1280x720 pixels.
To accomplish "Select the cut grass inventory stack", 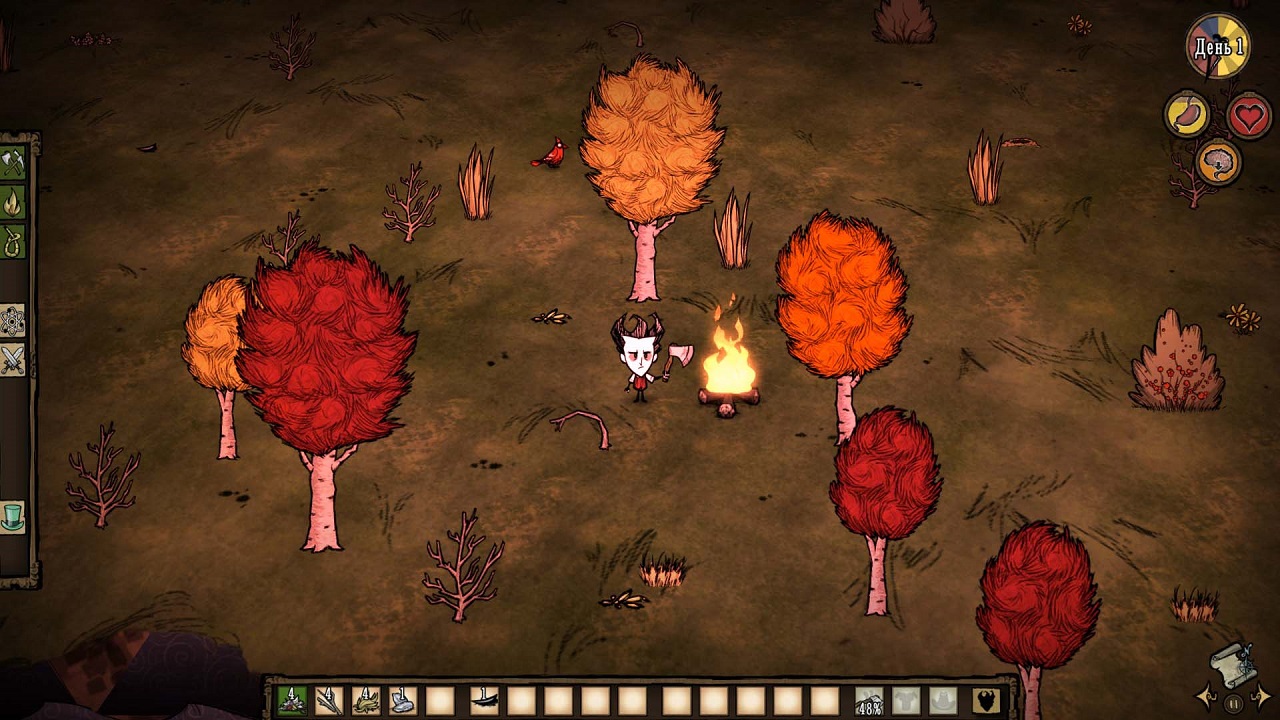I will point(366,700).
